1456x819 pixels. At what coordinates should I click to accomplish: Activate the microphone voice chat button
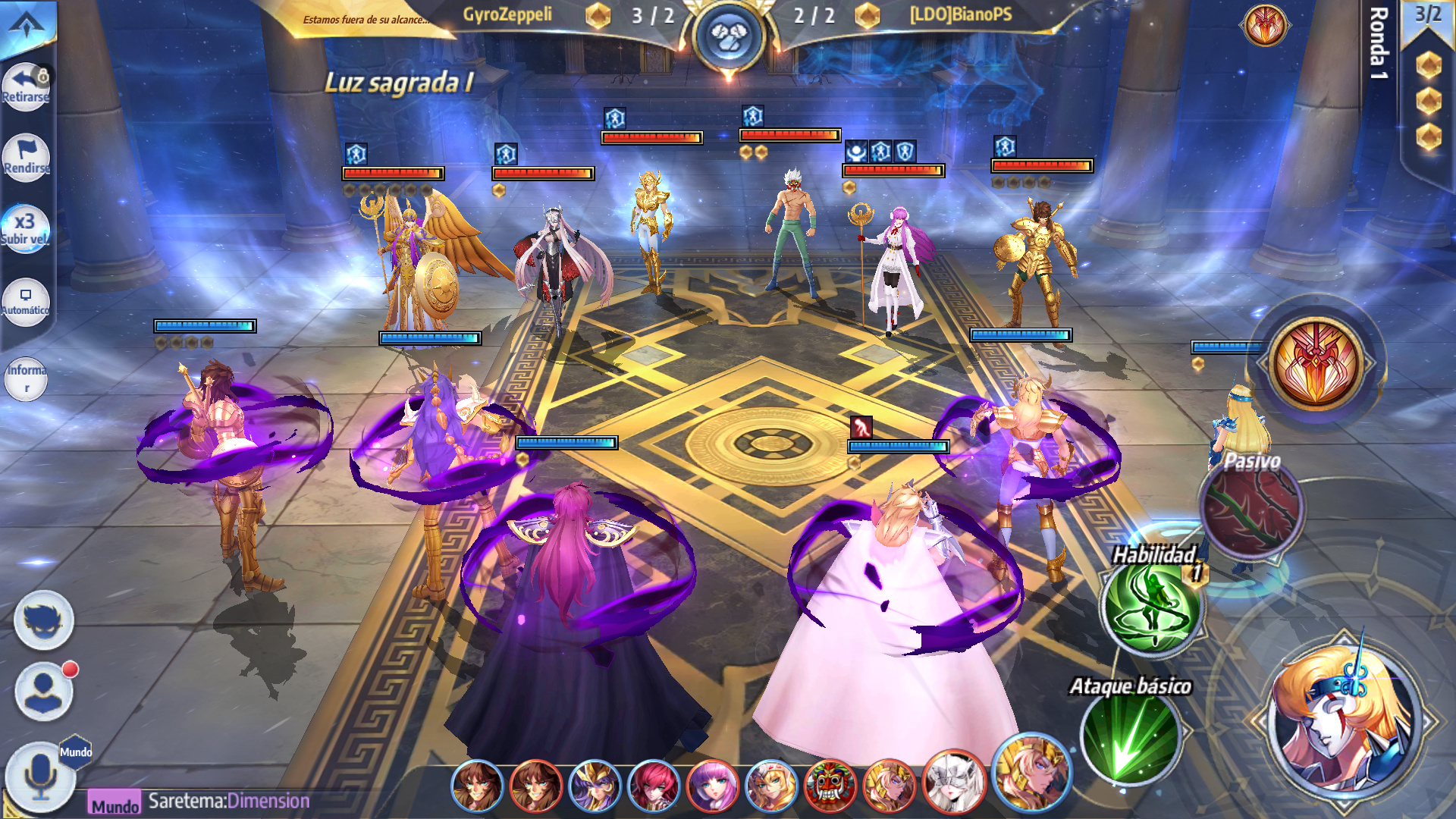pos(39,777)
